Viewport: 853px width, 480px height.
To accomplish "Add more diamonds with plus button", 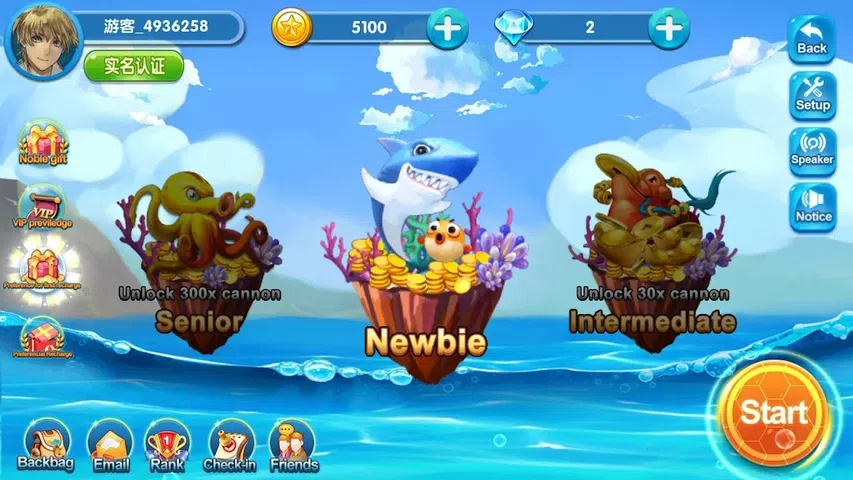I will pos(668,28).
